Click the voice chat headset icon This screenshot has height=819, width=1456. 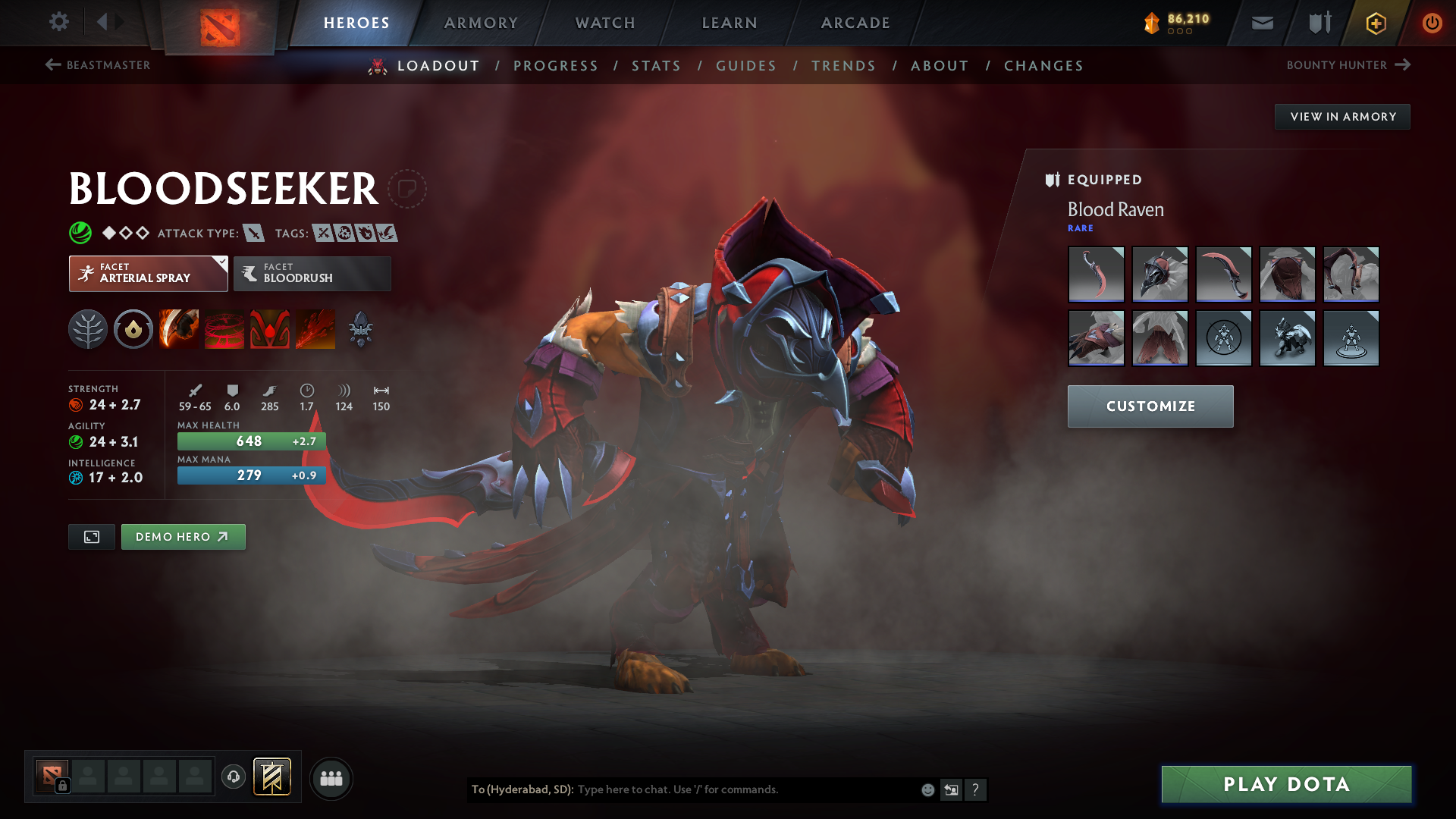233,778
